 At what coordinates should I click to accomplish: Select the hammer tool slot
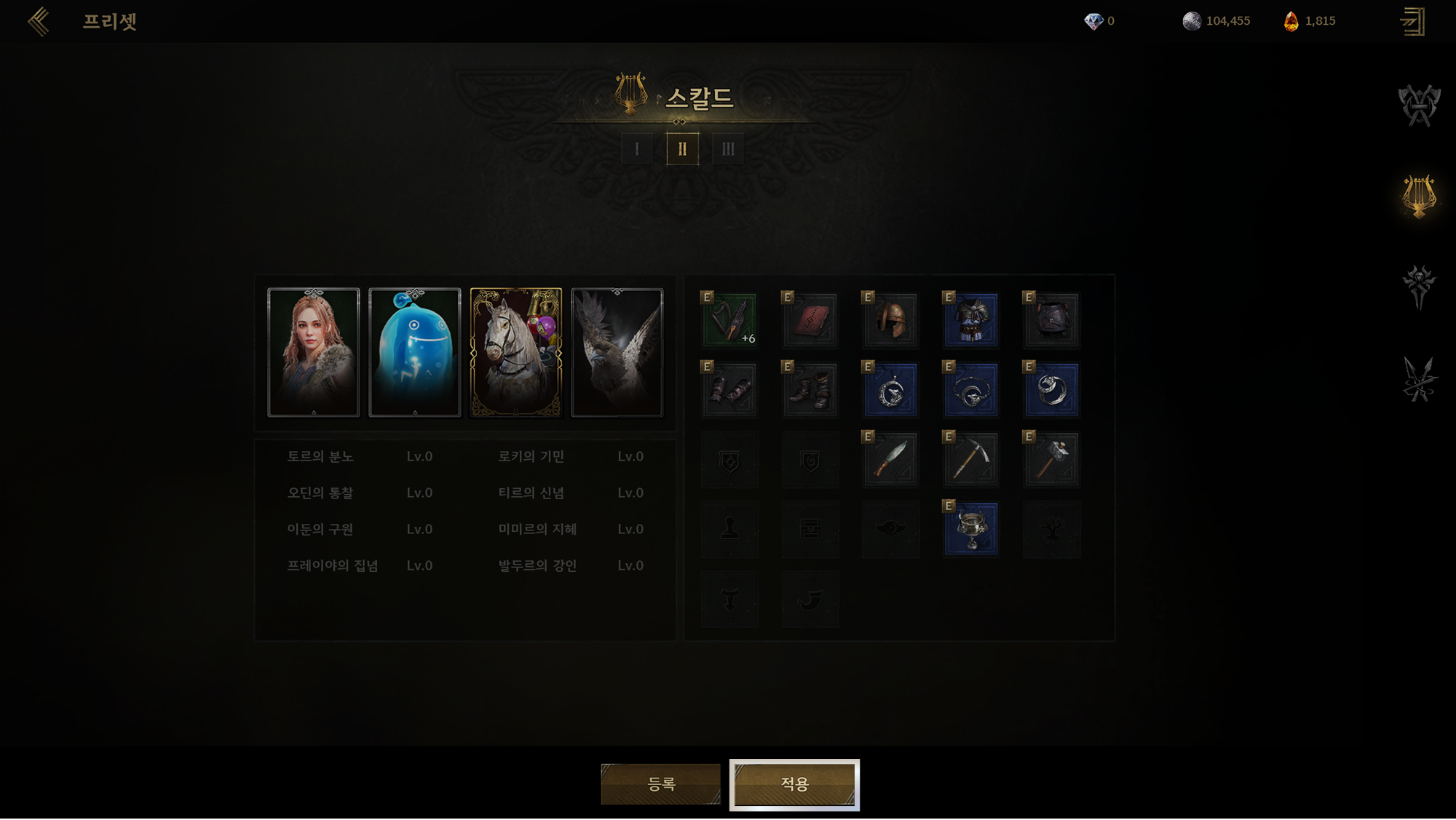pyautogui.click(x=1052, y=460)
